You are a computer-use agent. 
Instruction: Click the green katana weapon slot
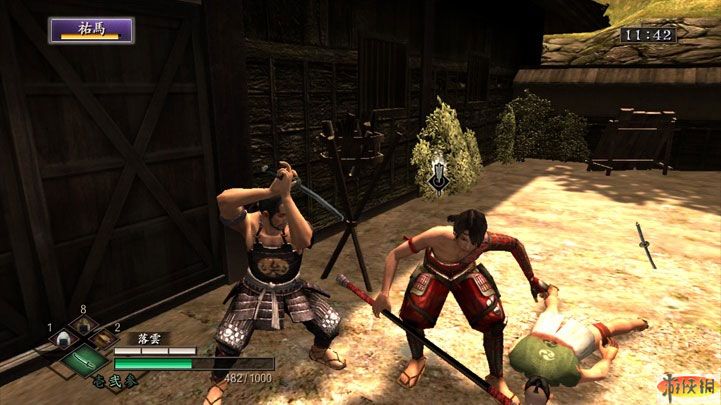pyautogui.click(x=84, y=359)
